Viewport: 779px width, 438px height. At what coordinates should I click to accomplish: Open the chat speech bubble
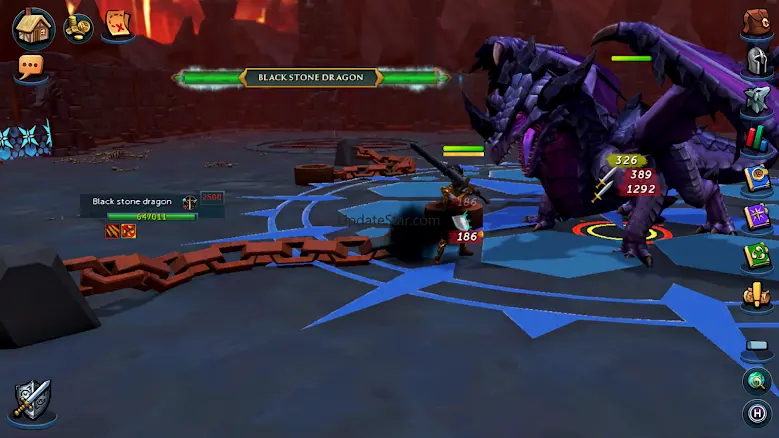31,68
